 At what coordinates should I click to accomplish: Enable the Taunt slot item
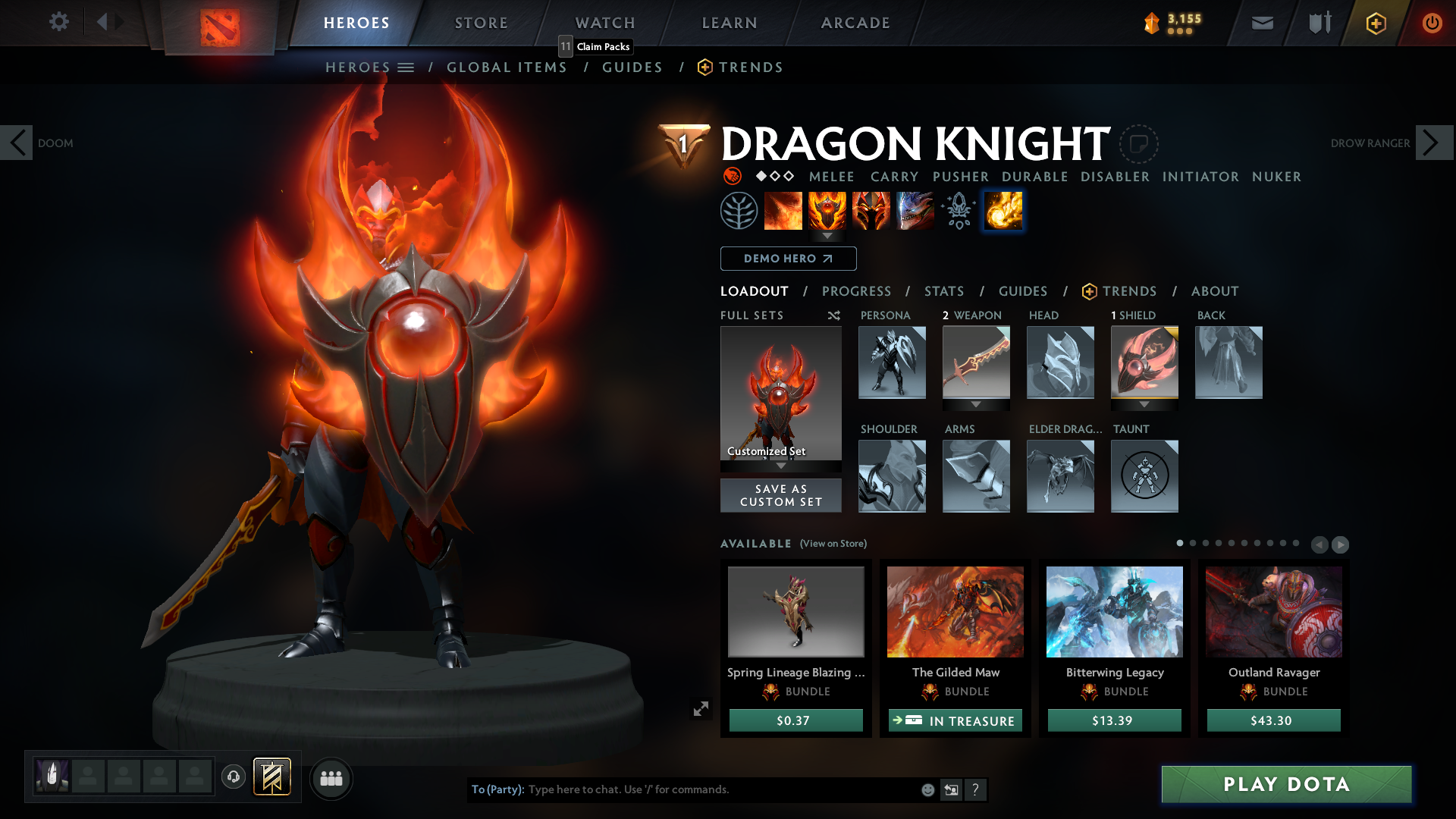tap(1144, 476)
